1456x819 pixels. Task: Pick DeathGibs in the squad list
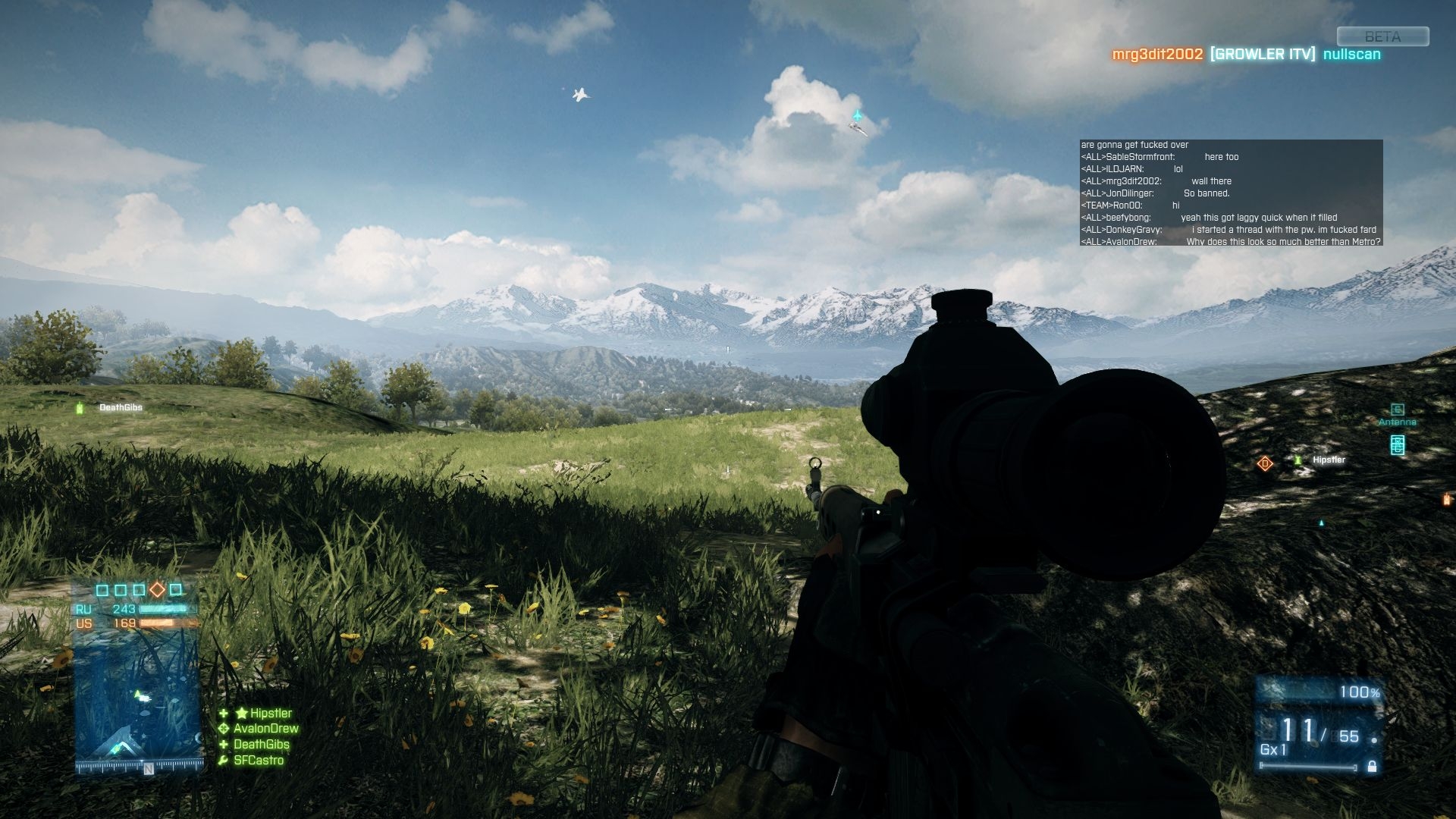click(x=261, y=745)
